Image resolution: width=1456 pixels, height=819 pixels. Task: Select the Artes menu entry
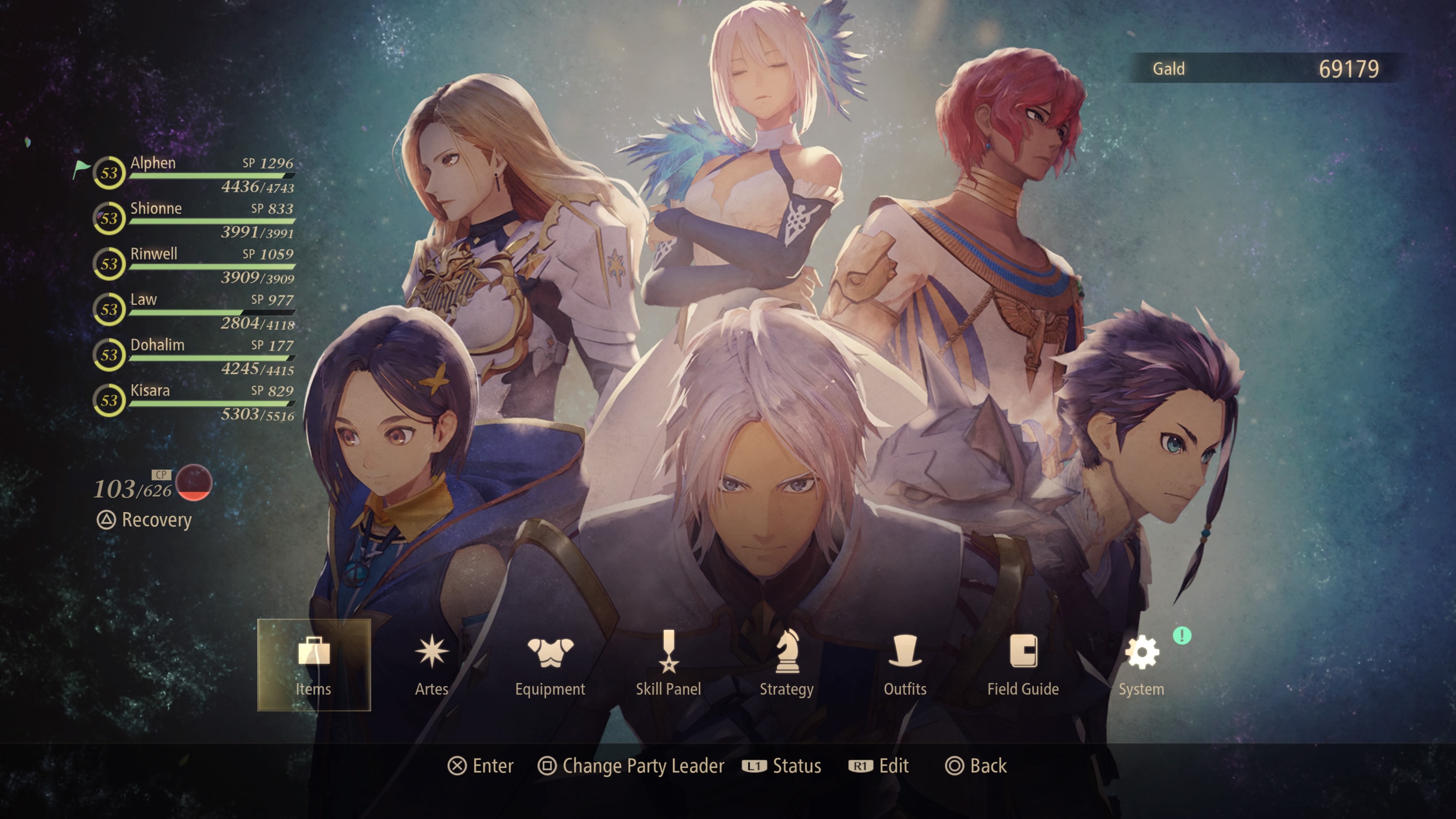click(432, 664)
